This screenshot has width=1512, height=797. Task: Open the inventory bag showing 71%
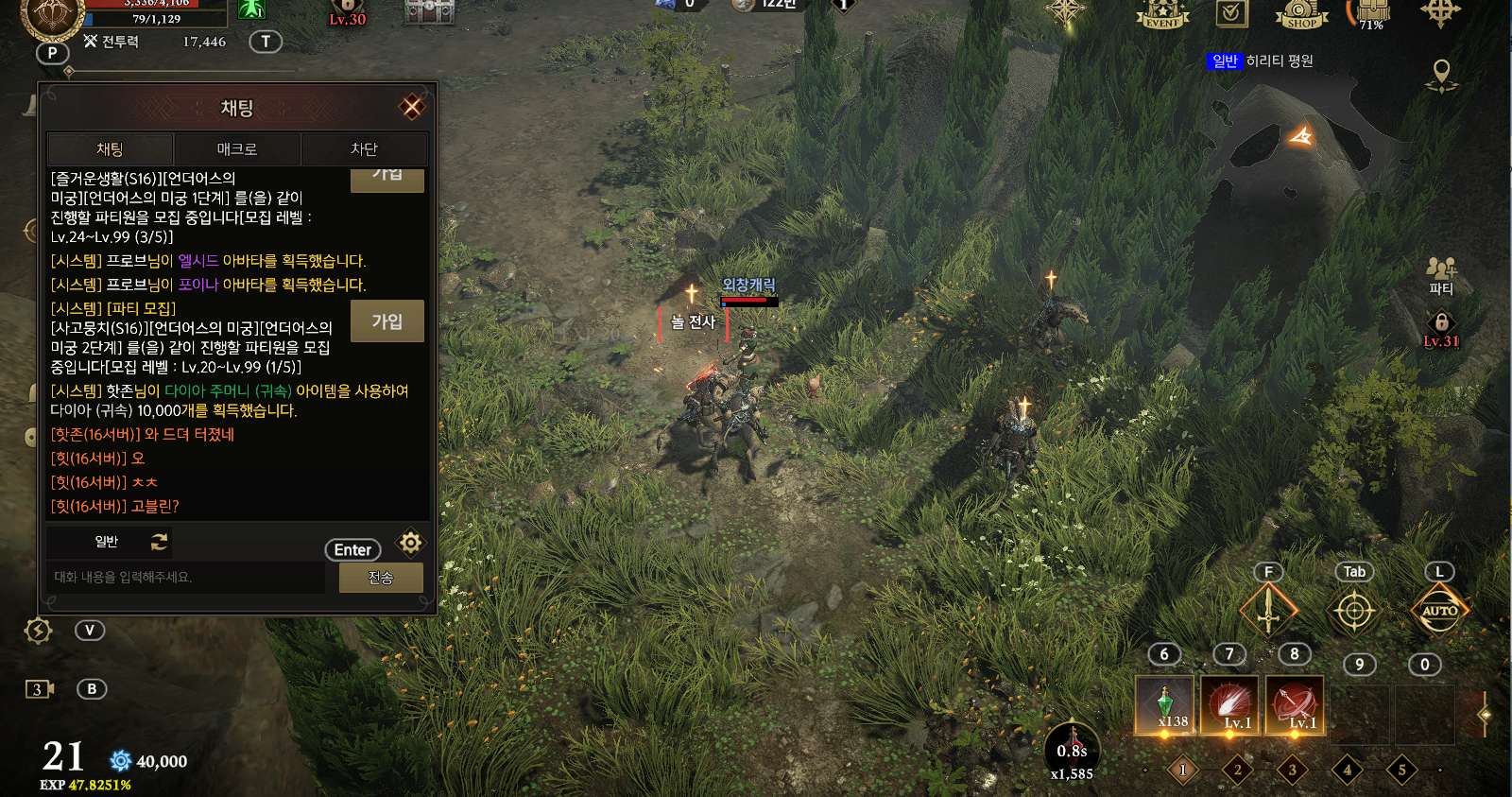1372,14
